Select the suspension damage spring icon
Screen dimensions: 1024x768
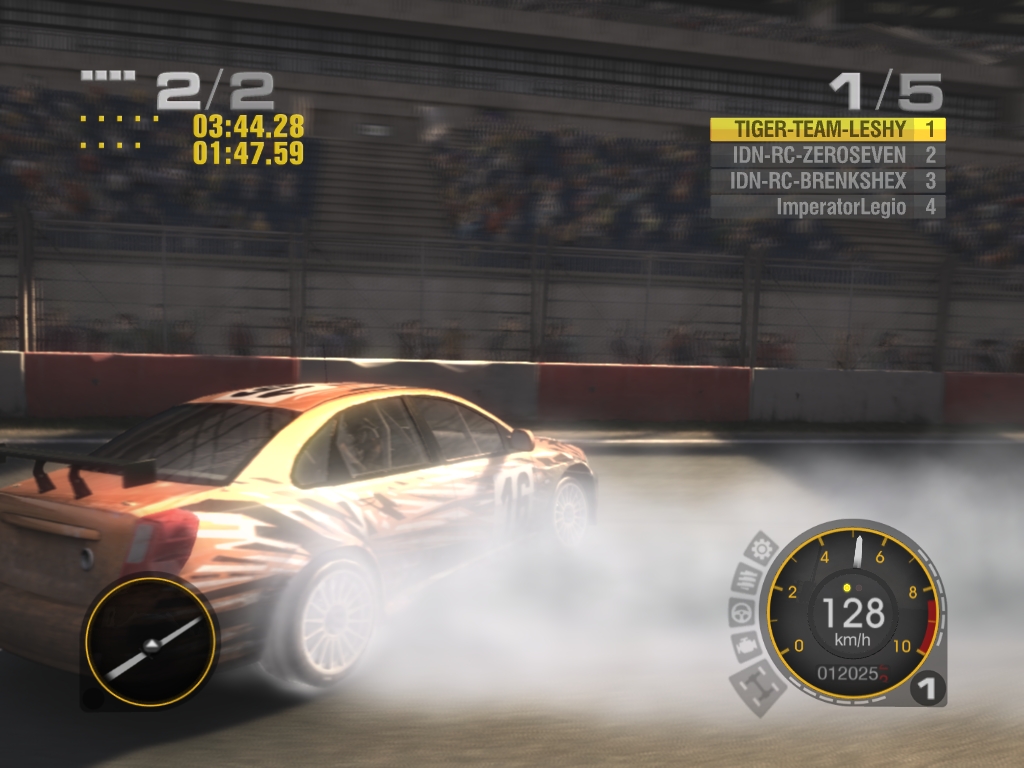pyautogui.click(x=747, y=577)
